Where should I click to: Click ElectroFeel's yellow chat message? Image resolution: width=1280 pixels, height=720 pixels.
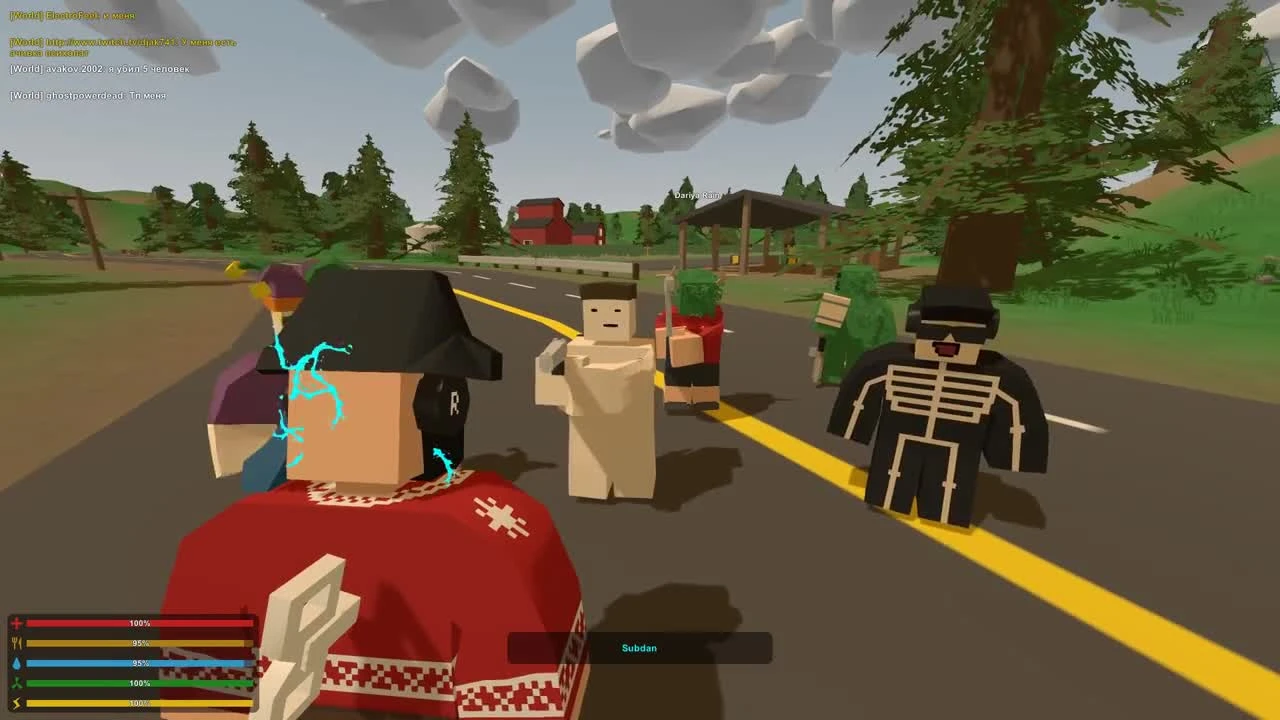click(x=70, y=16)
